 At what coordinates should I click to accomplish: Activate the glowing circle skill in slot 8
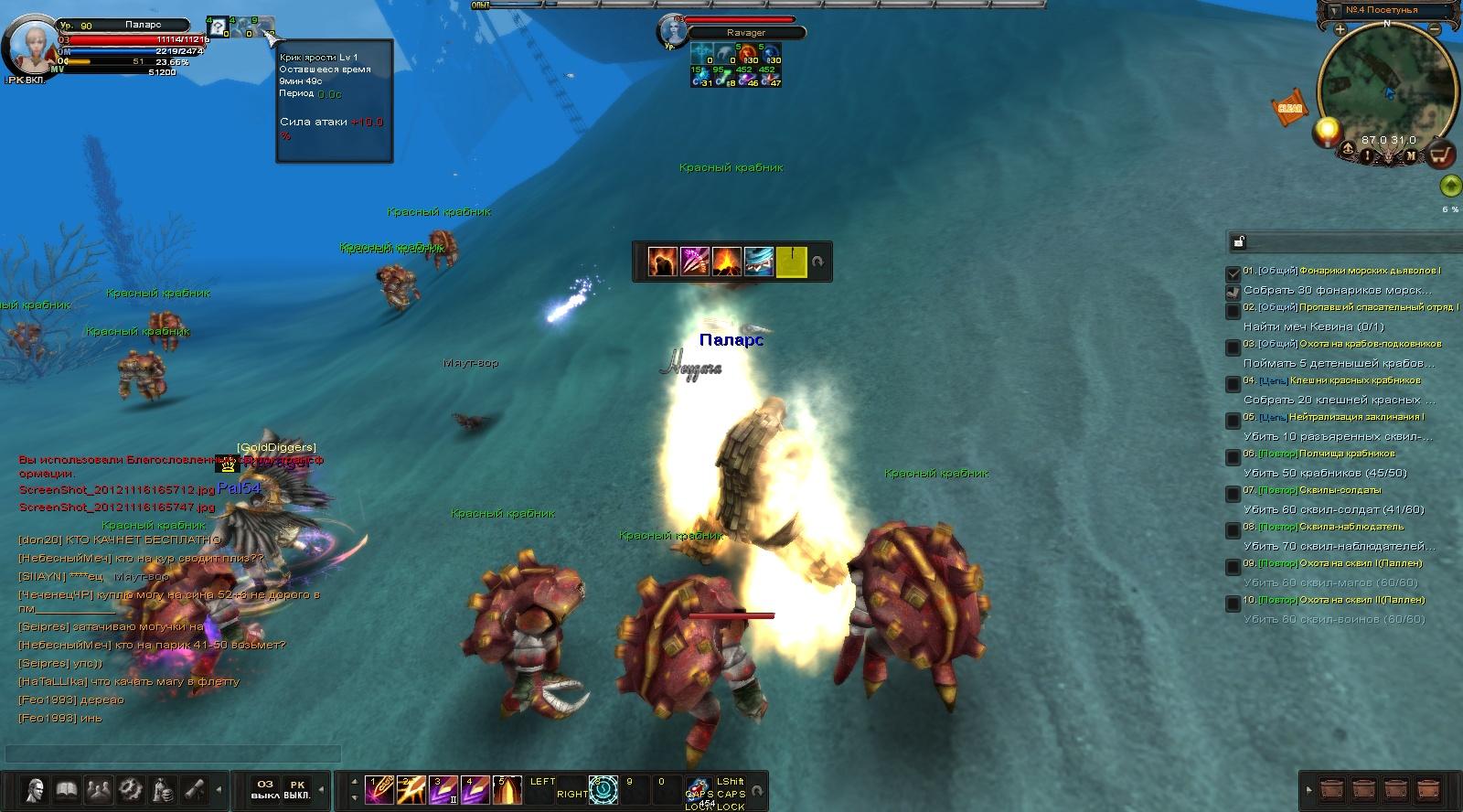tap(603, 789)
